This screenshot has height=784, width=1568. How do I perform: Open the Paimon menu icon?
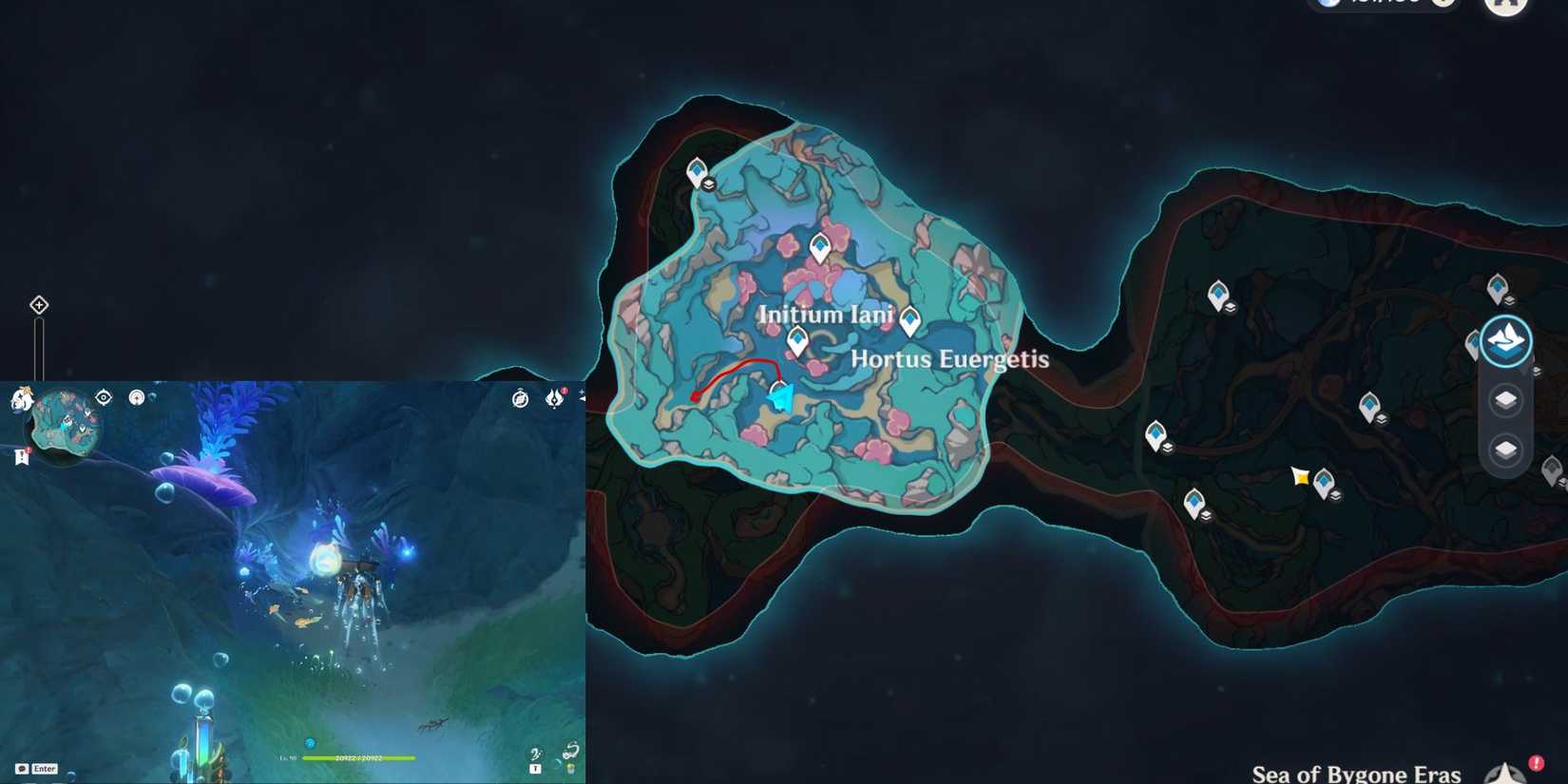[x=23, y=399]
